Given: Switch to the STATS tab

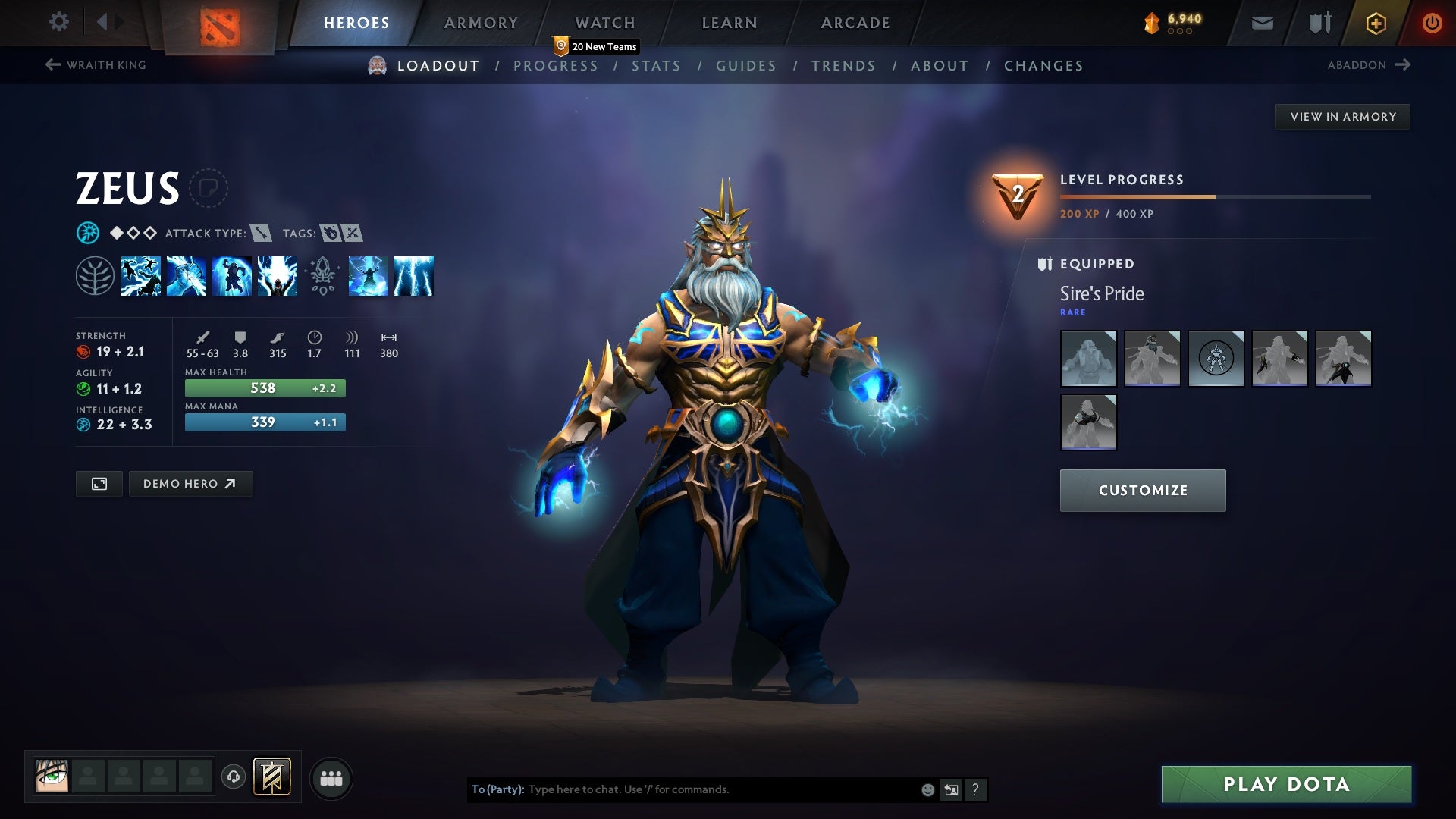Looking at the screenshot, I should point(657,66).
